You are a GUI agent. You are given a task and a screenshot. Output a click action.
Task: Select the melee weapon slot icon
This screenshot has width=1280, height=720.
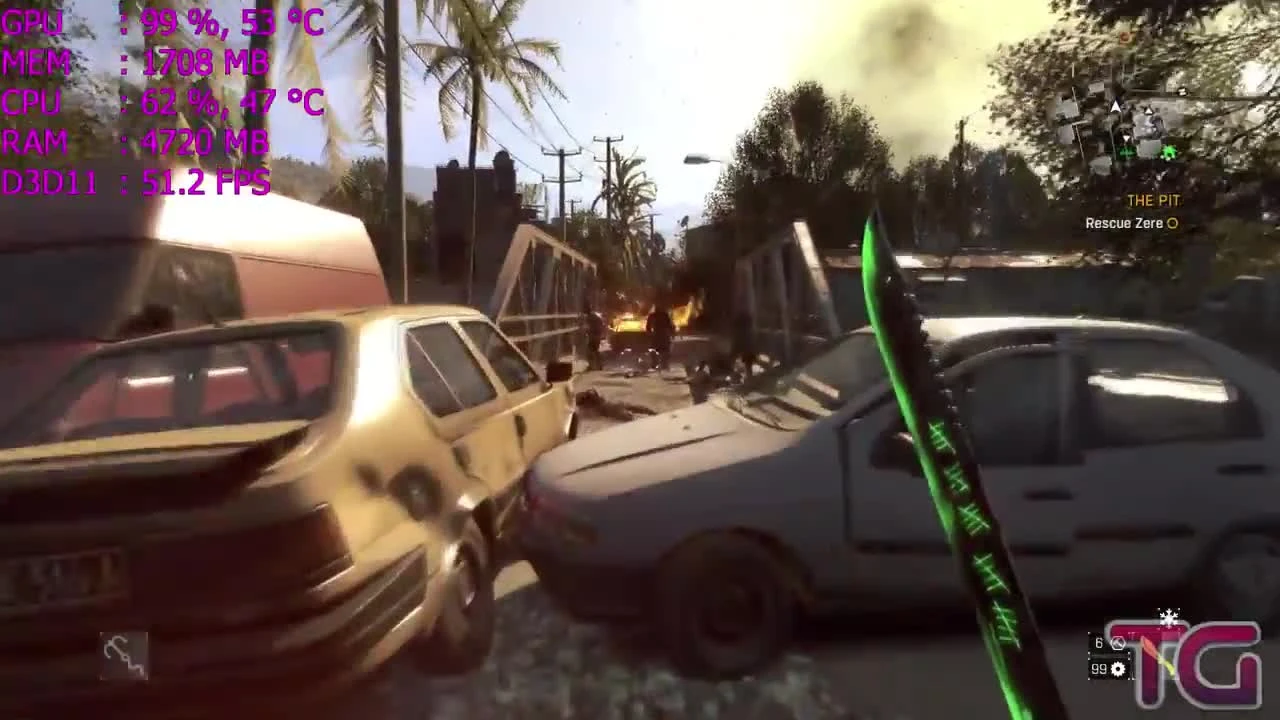point(1118,643)
